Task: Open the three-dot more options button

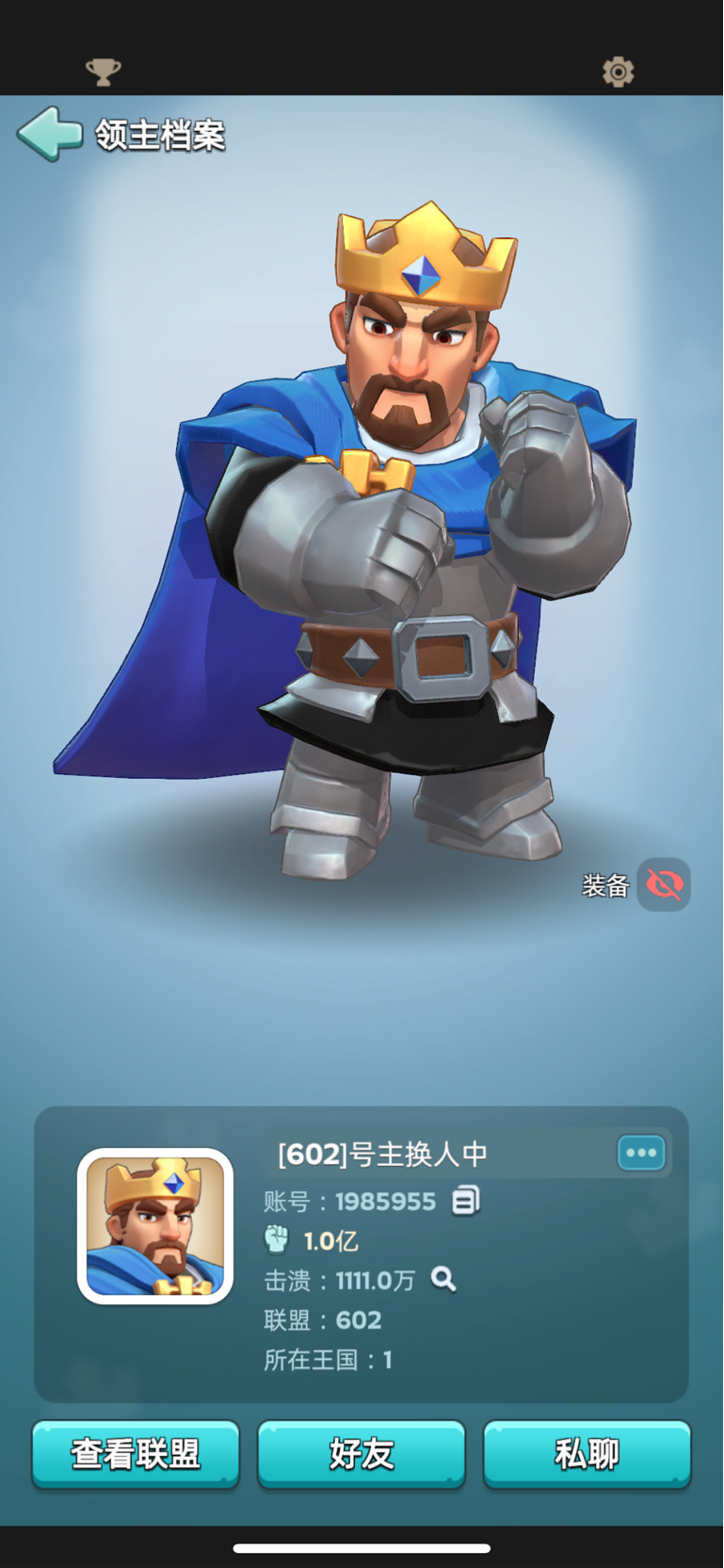Action: coord(641,1153)
